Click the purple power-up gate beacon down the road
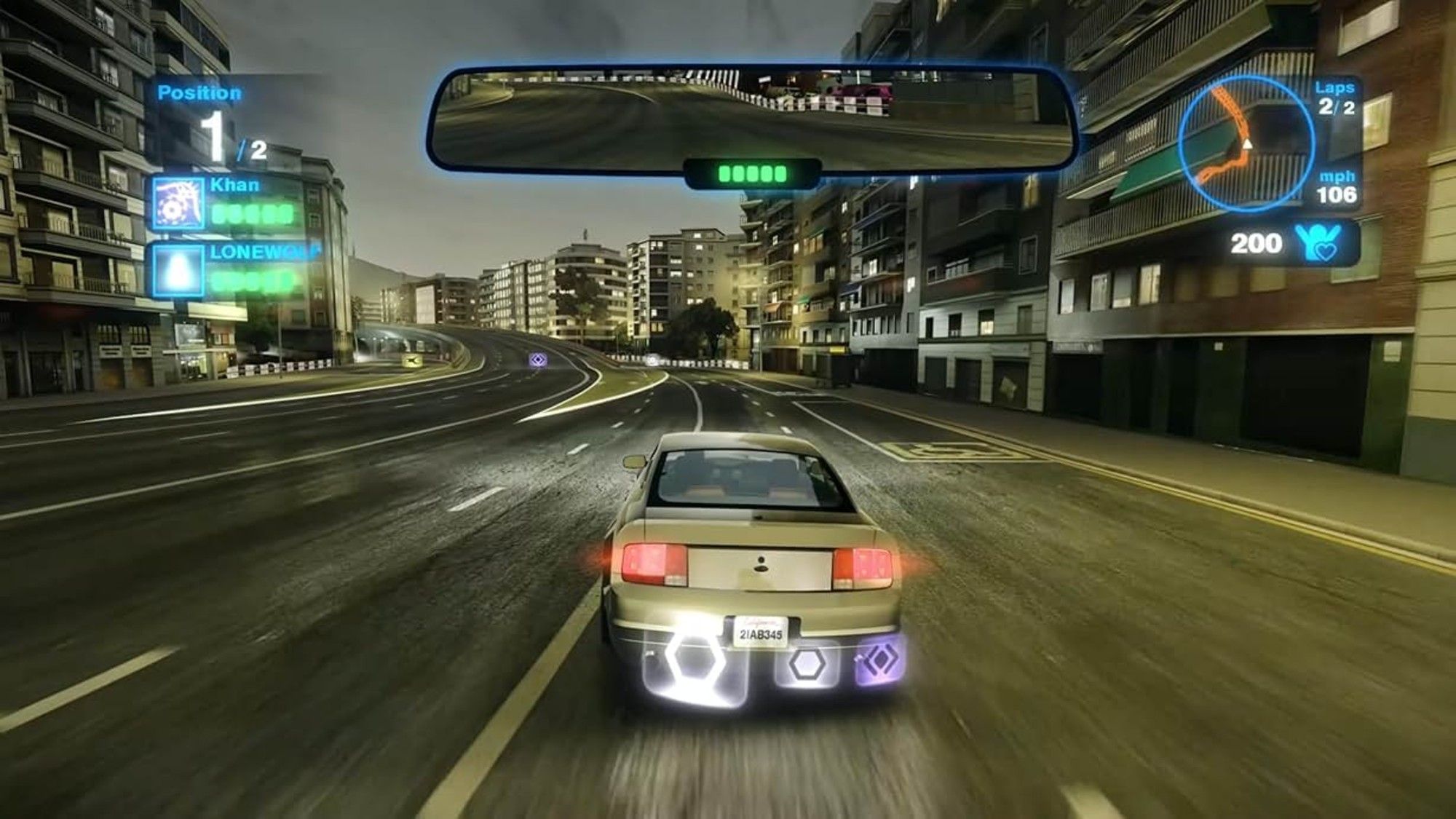 tap(539, 358)
